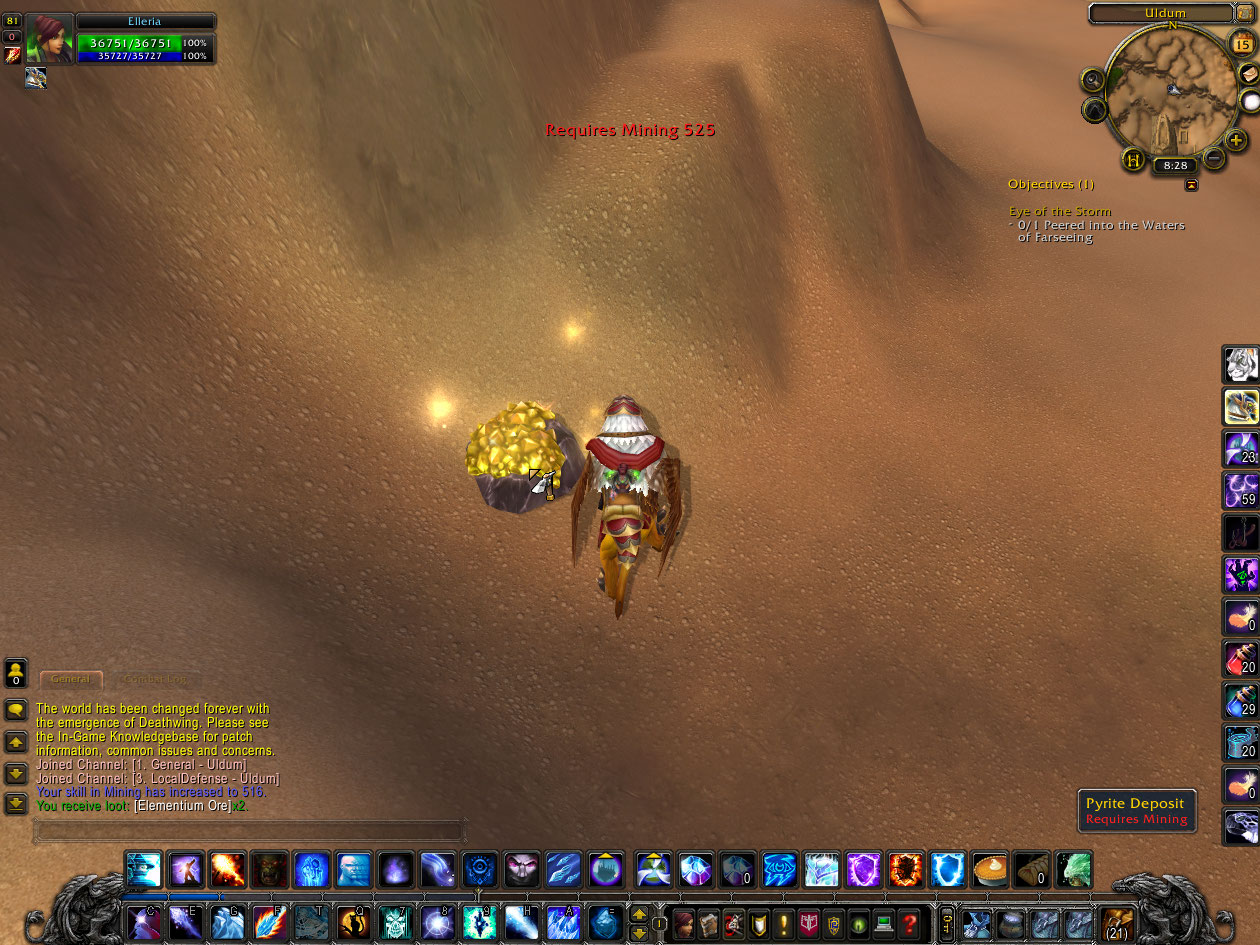1260x945 pixels.
Task: Click Elleria's player portrait
Action: 48,40
